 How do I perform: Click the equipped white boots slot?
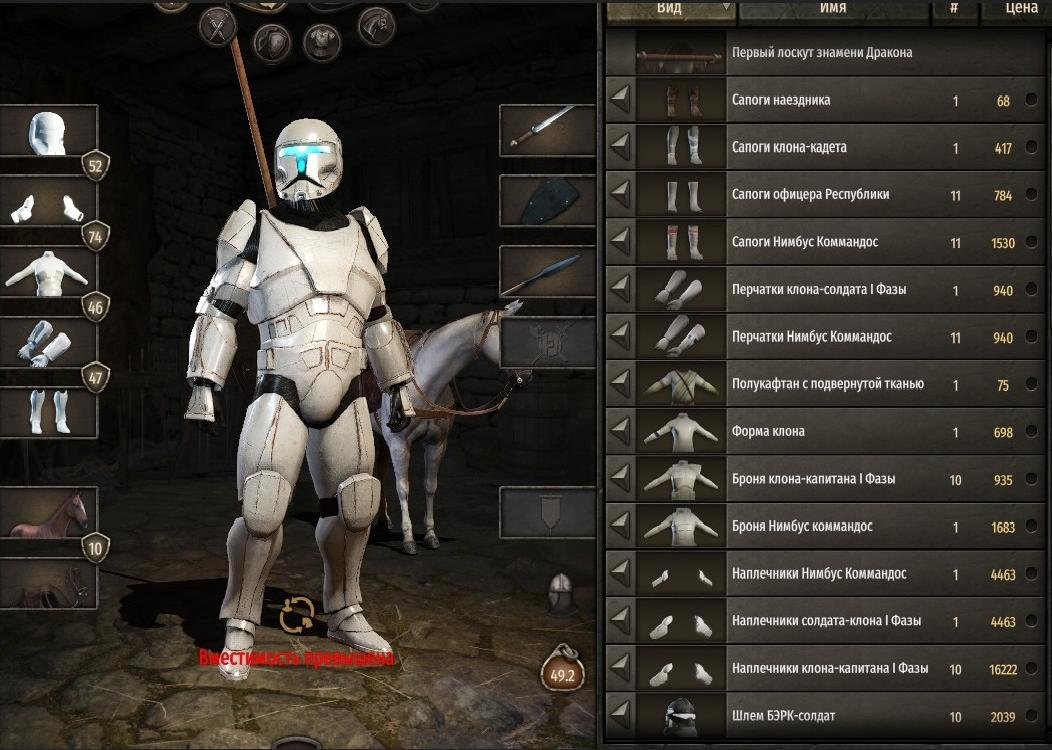tap(49, 412)
